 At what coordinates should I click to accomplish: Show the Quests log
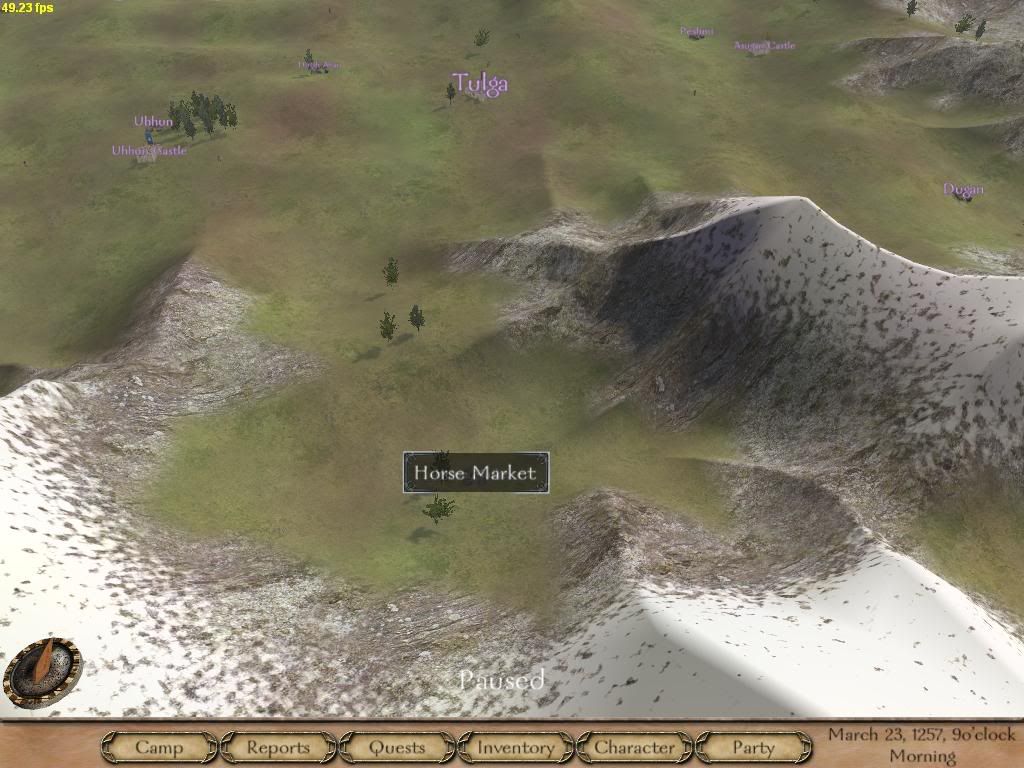(397, 747)
